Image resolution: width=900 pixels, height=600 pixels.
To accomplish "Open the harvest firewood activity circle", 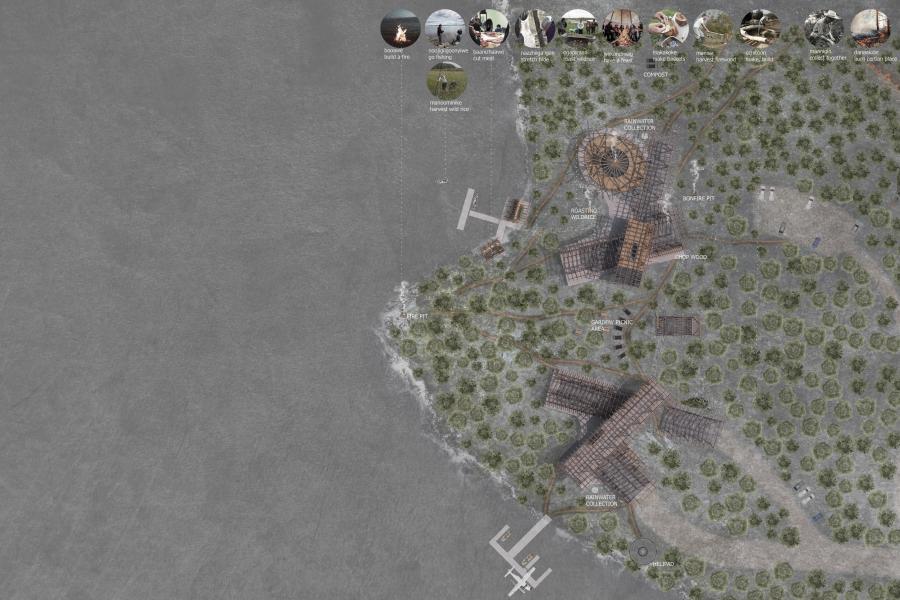I will [x=712, y=28].
